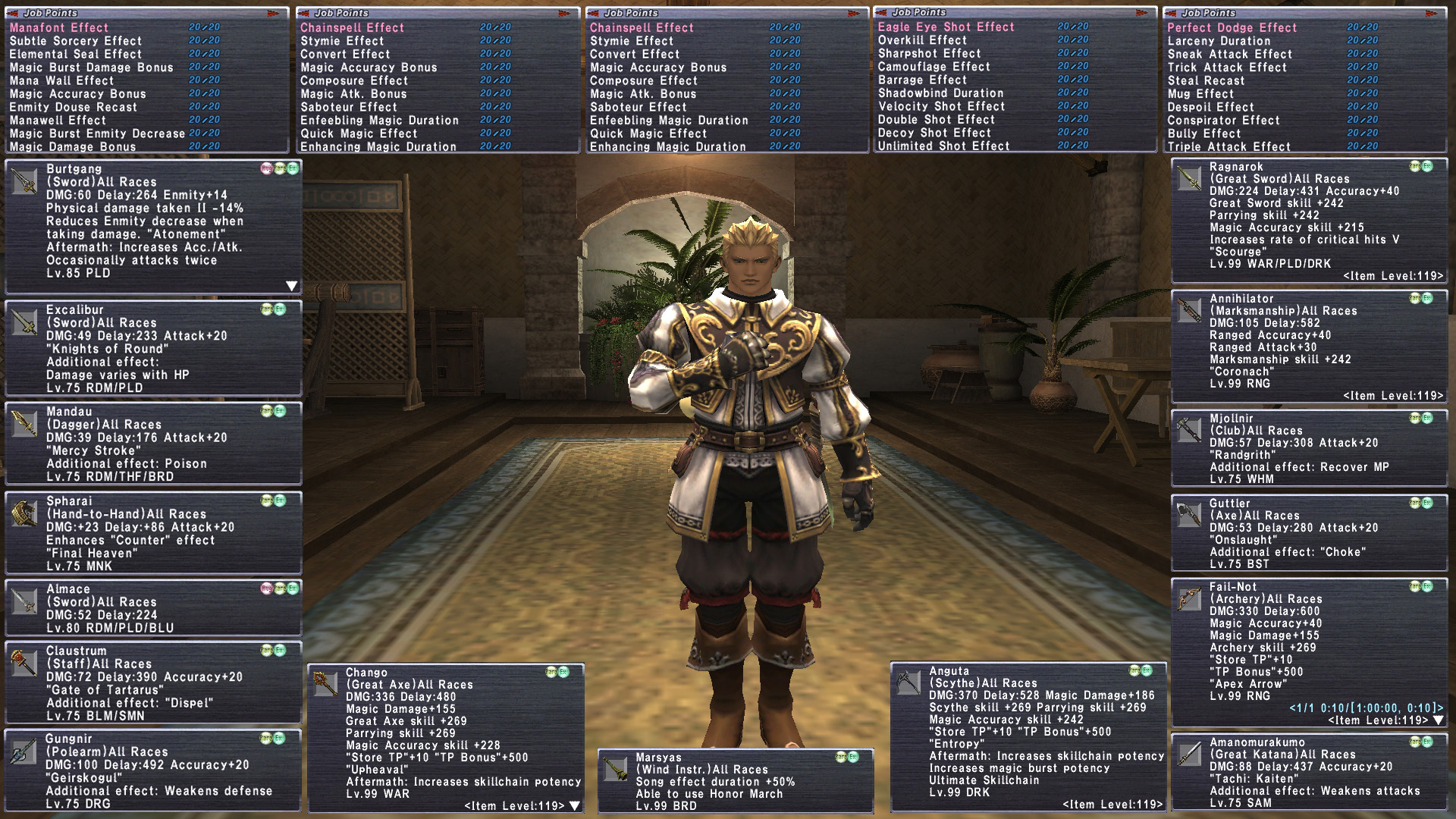Select the Spharai hand-to-hand icon
The width and height of the screenshot is (1456, 819).
[24, 514]
